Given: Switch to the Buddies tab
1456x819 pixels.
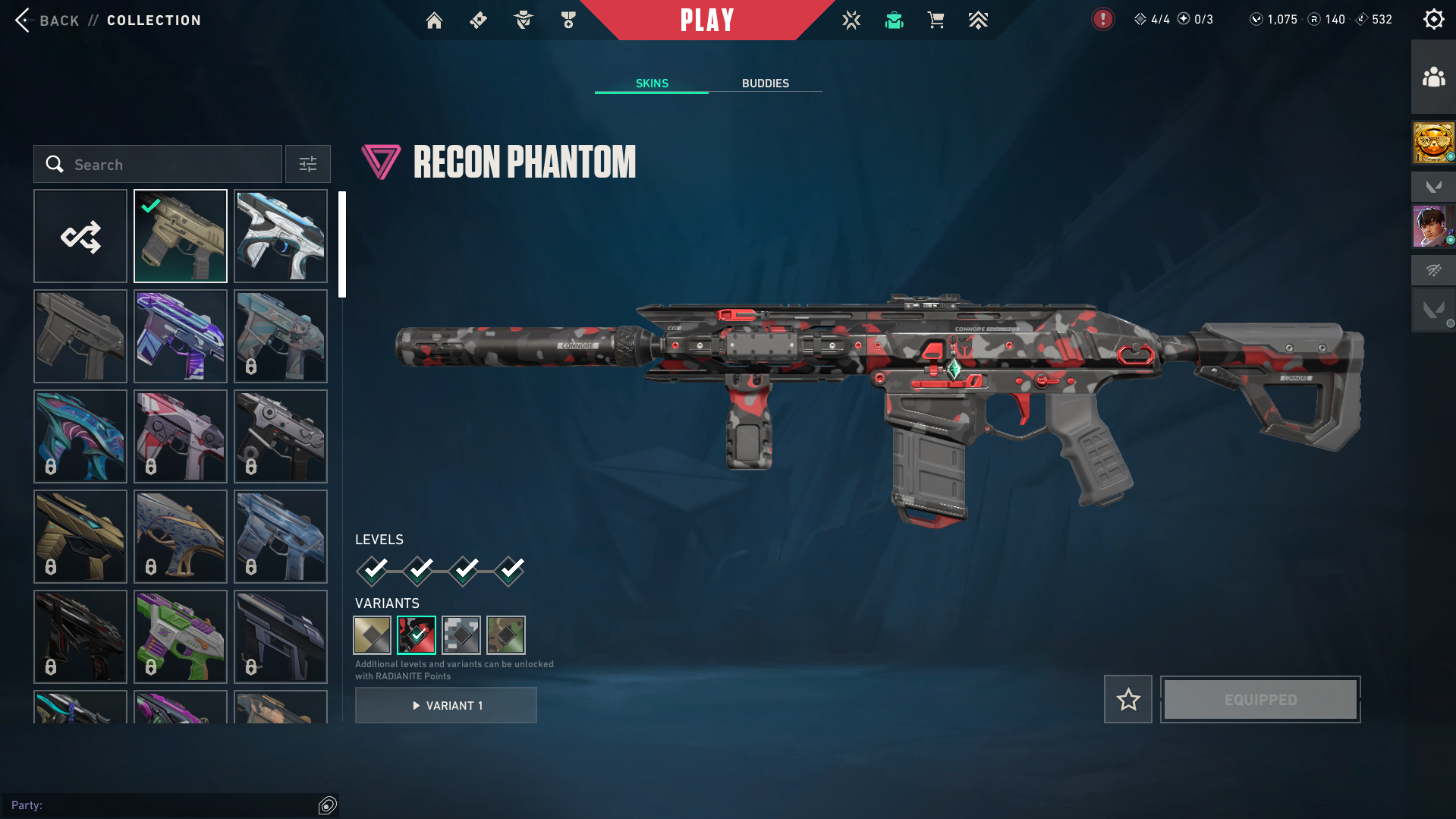Looking at the screenshot, I should 765,83.
